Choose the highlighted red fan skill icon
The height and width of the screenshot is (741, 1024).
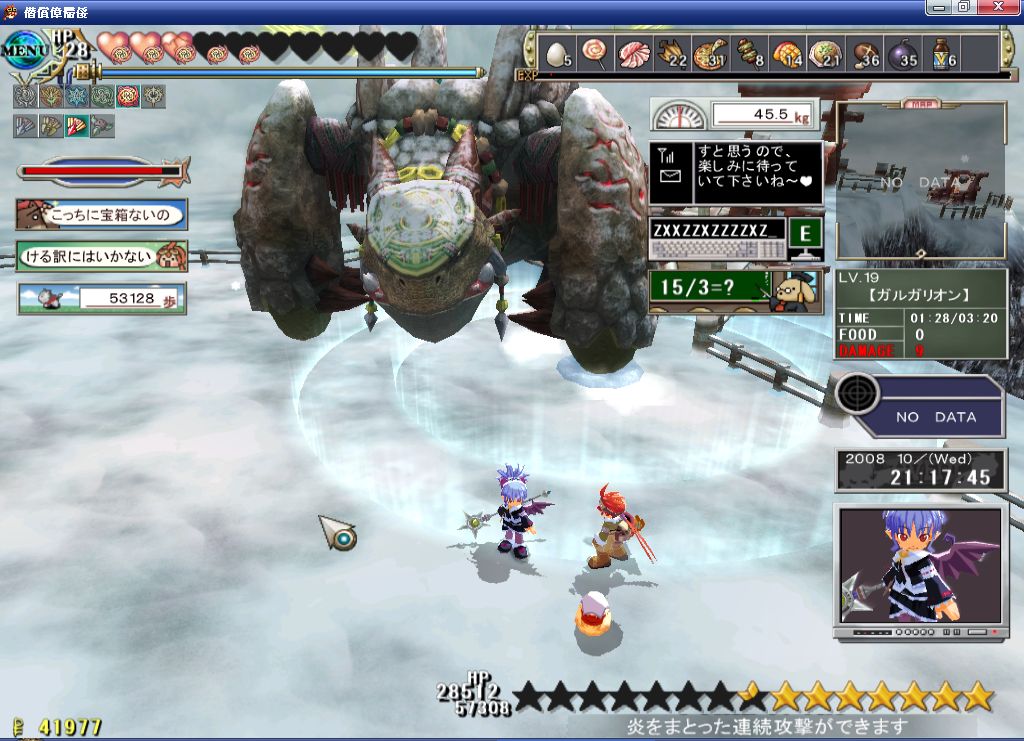click(76, 126)
